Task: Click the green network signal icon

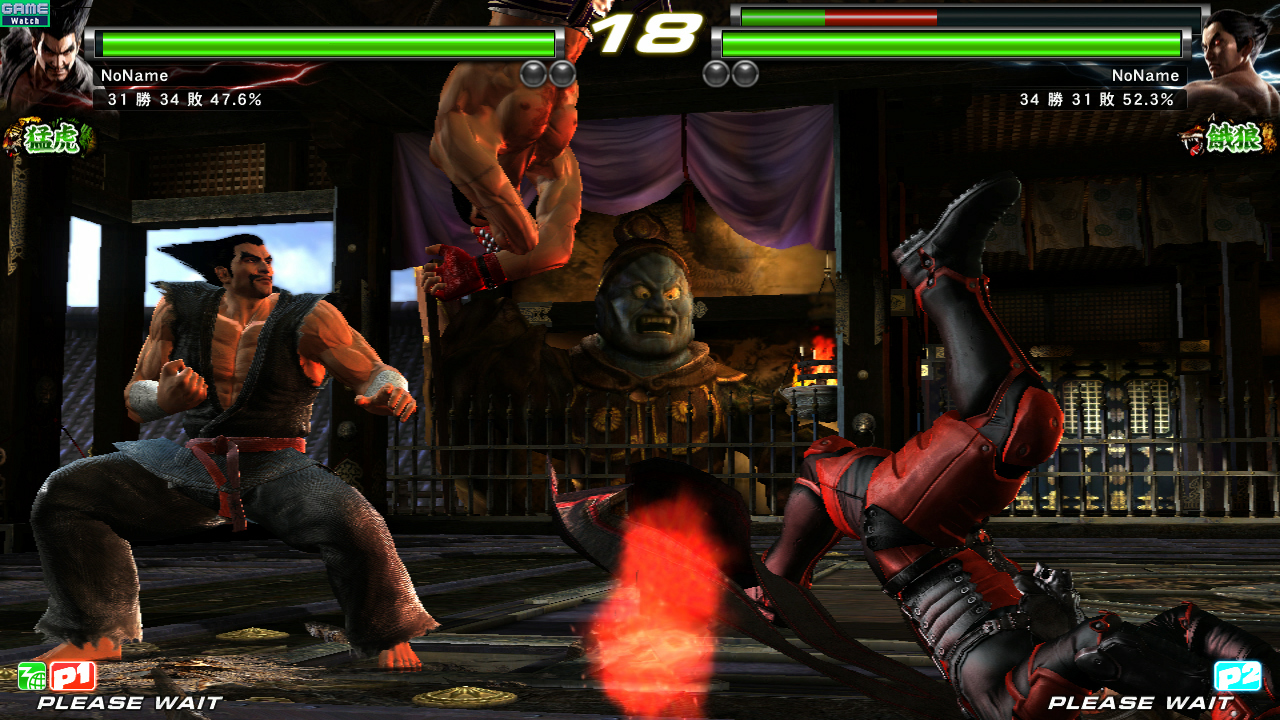Action: point(32,677)
